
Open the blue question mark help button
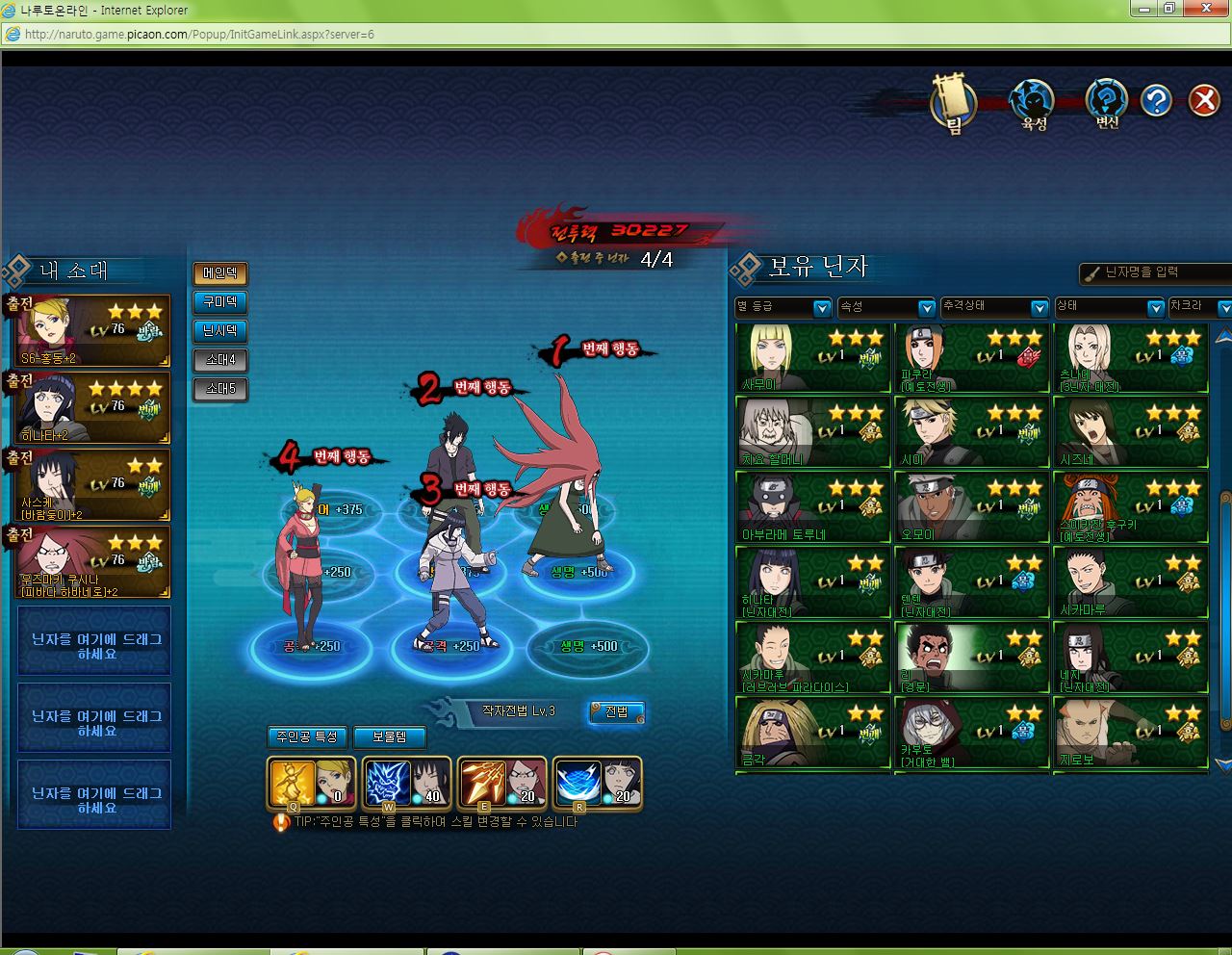[1155, 100]
